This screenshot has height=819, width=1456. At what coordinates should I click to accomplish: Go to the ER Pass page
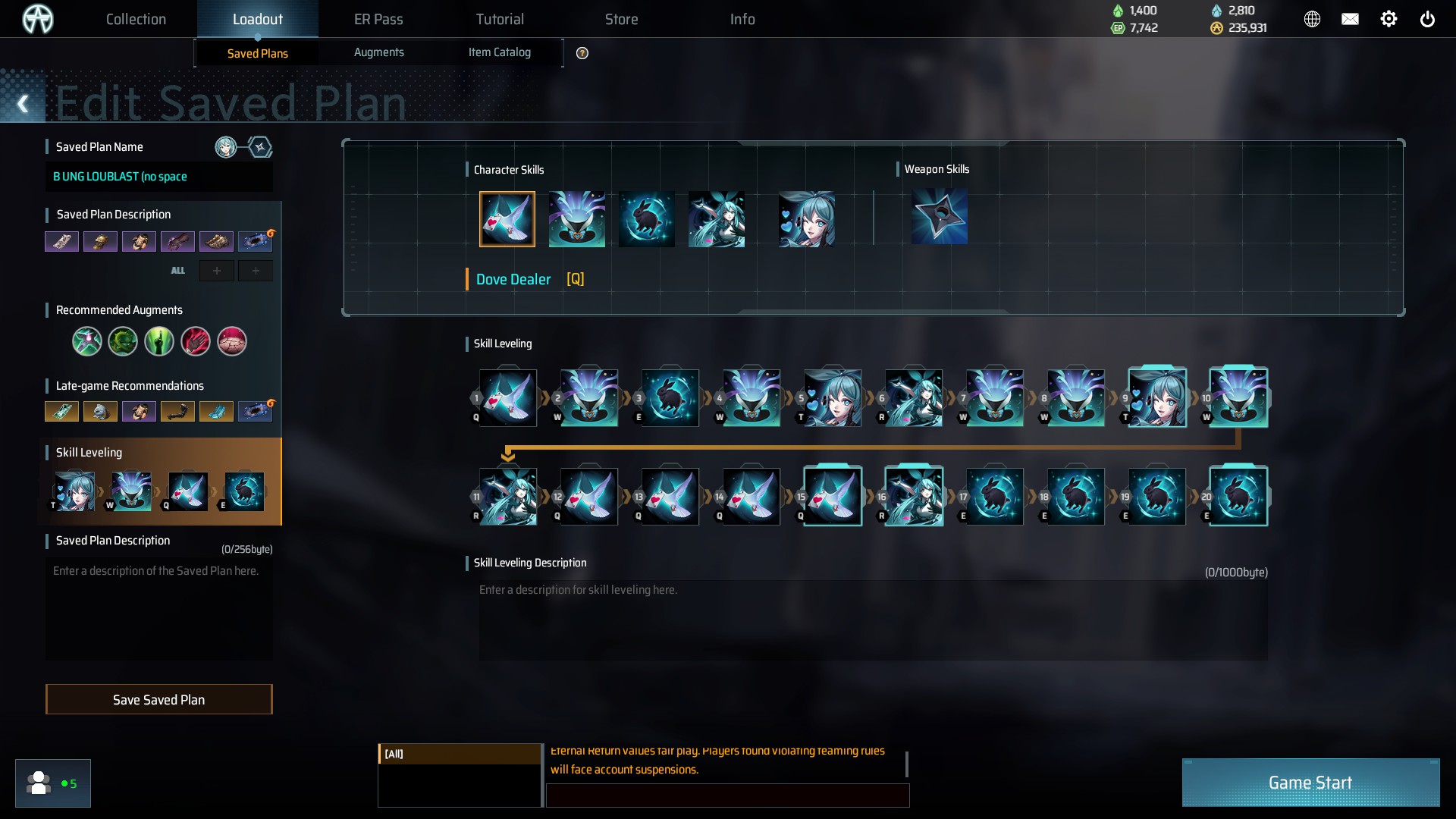pos(378,19)
